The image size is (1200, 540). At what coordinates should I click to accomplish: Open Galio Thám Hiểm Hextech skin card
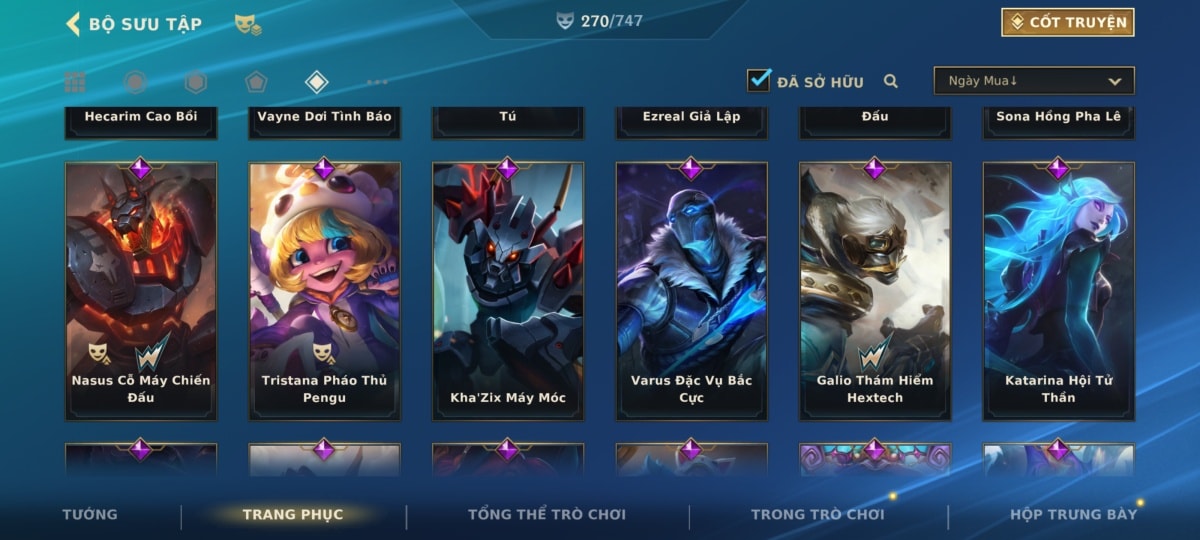coord(875,290)
